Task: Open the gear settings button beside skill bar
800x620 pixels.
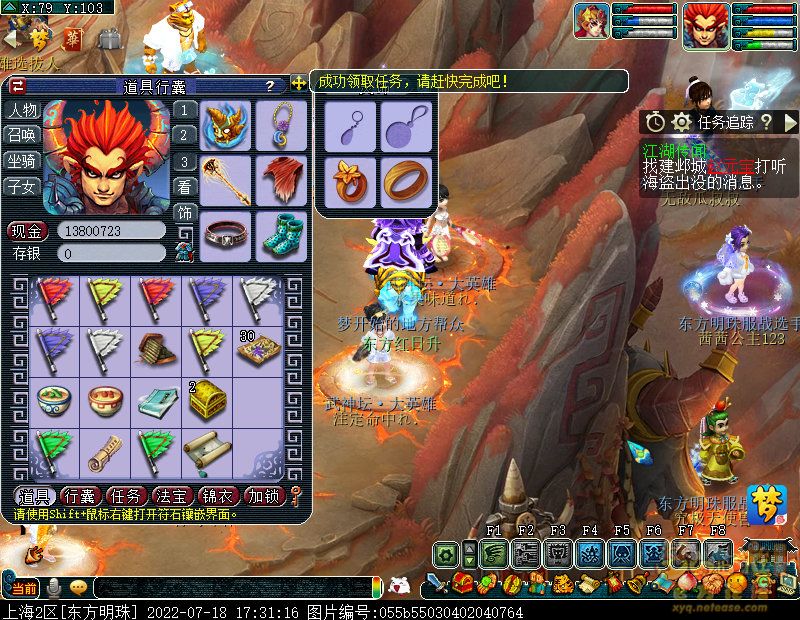Action: [x=445, y=552]
